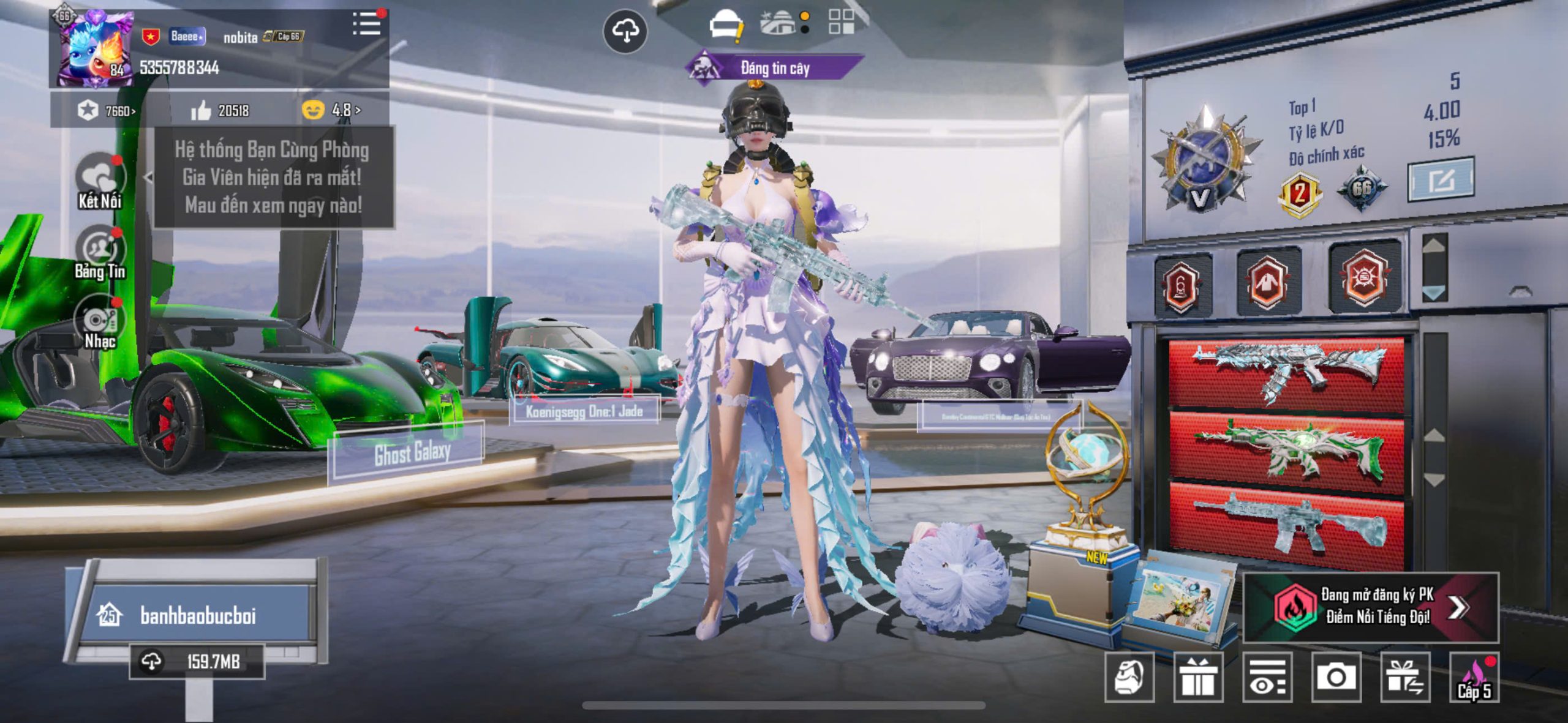View the 4.8 smiley rating
The image size is (1568, 723).
331,111
